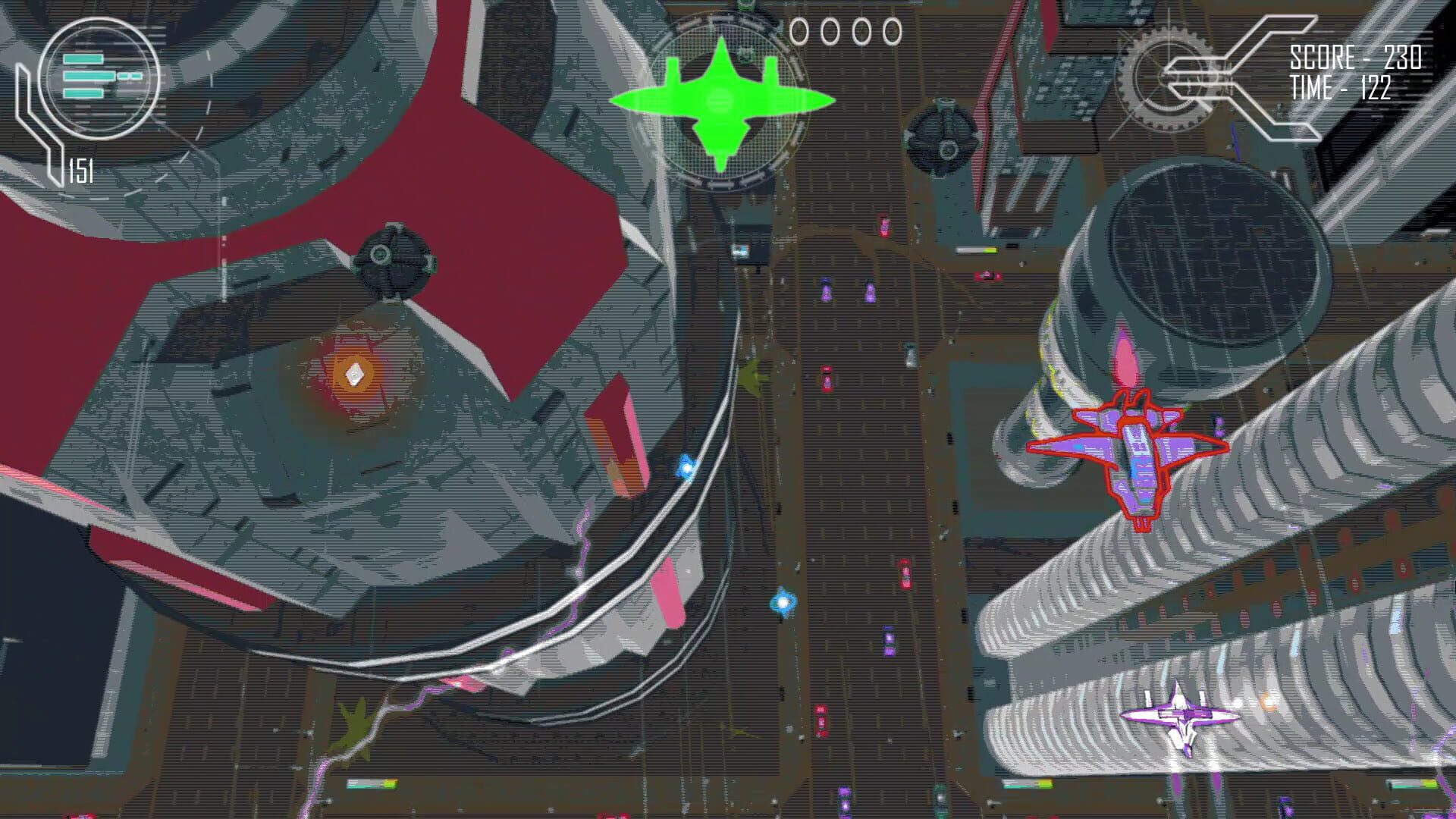The image size is (1456, 819).
Task: Click the SCORE - 230 readout
Action: point(1357,55)
